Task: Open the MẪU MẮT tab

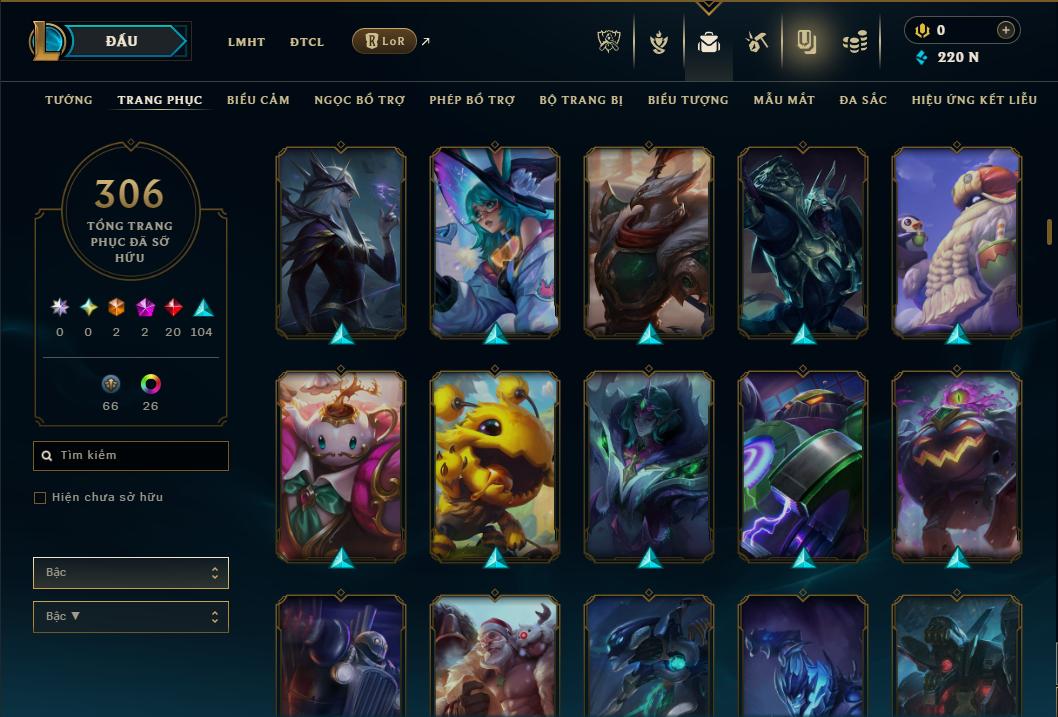Action: tap(784, 100)
